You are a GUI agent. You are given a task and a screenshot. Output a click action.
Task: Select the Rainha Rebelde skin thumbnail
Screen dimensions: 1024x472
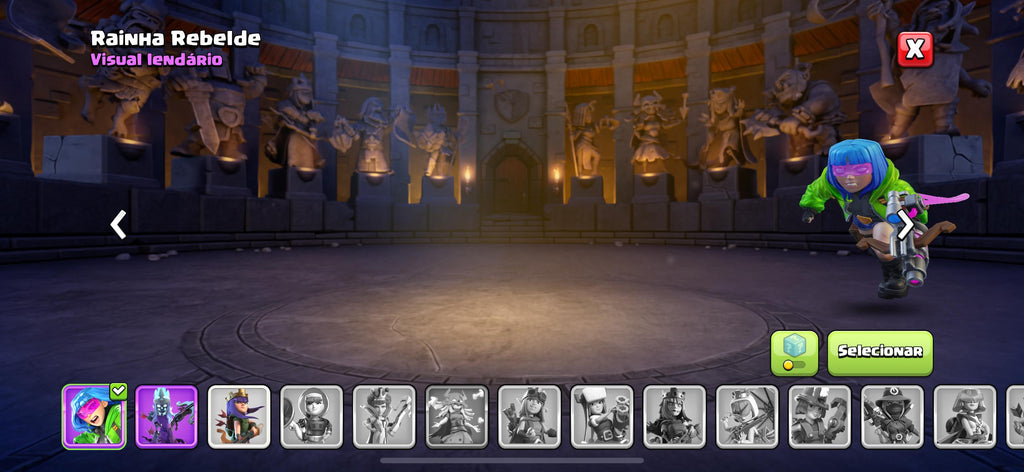point(94,415)
